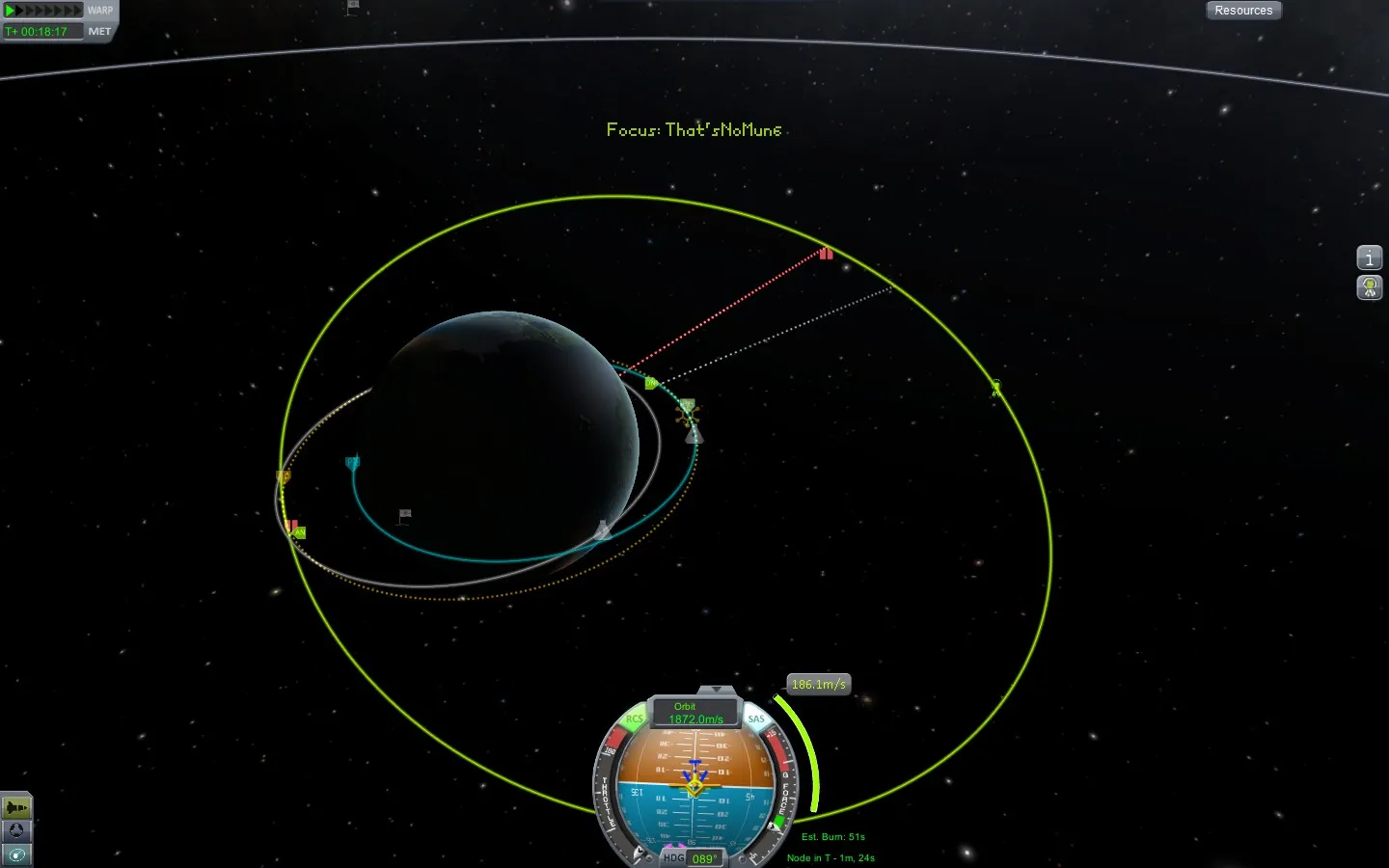Click the highest time warp arrow
The width and height of the screenshot is (1389, 868).
(77, 10)
